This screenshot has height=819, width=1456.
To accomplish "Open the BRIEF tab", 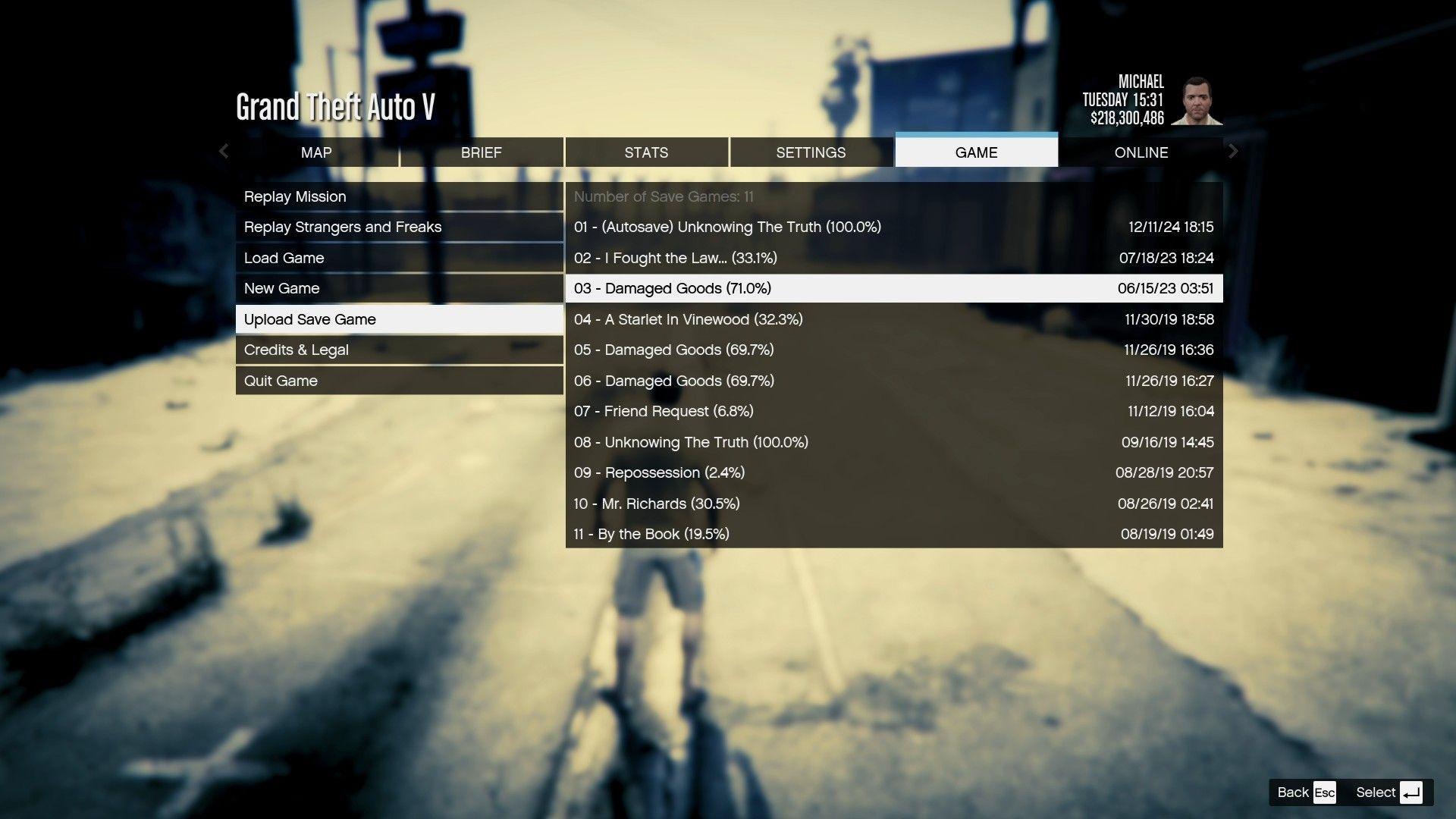I will [481, 152].
